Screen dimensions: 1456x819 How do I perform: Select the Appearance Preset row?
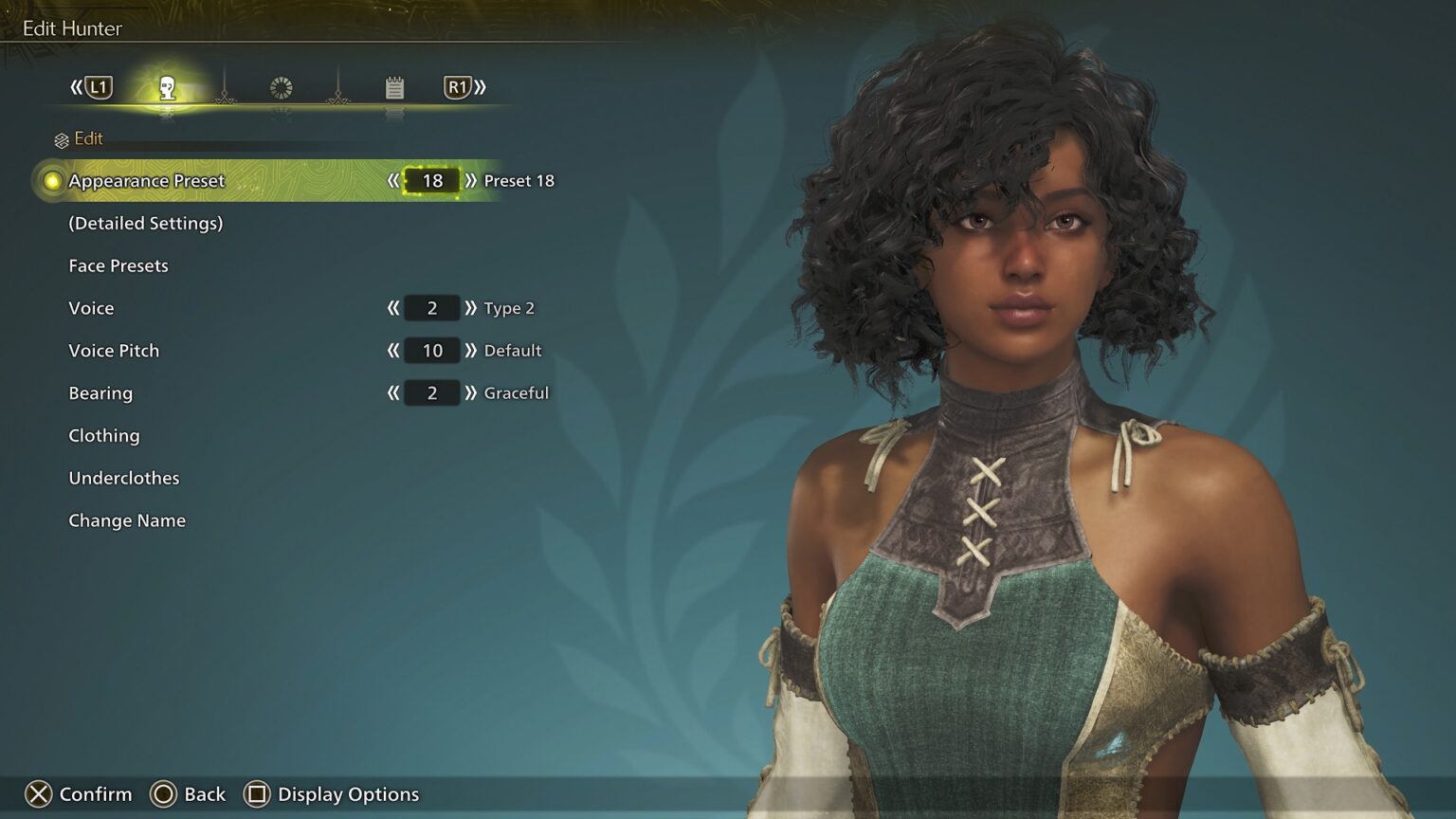tap(147, 181)
